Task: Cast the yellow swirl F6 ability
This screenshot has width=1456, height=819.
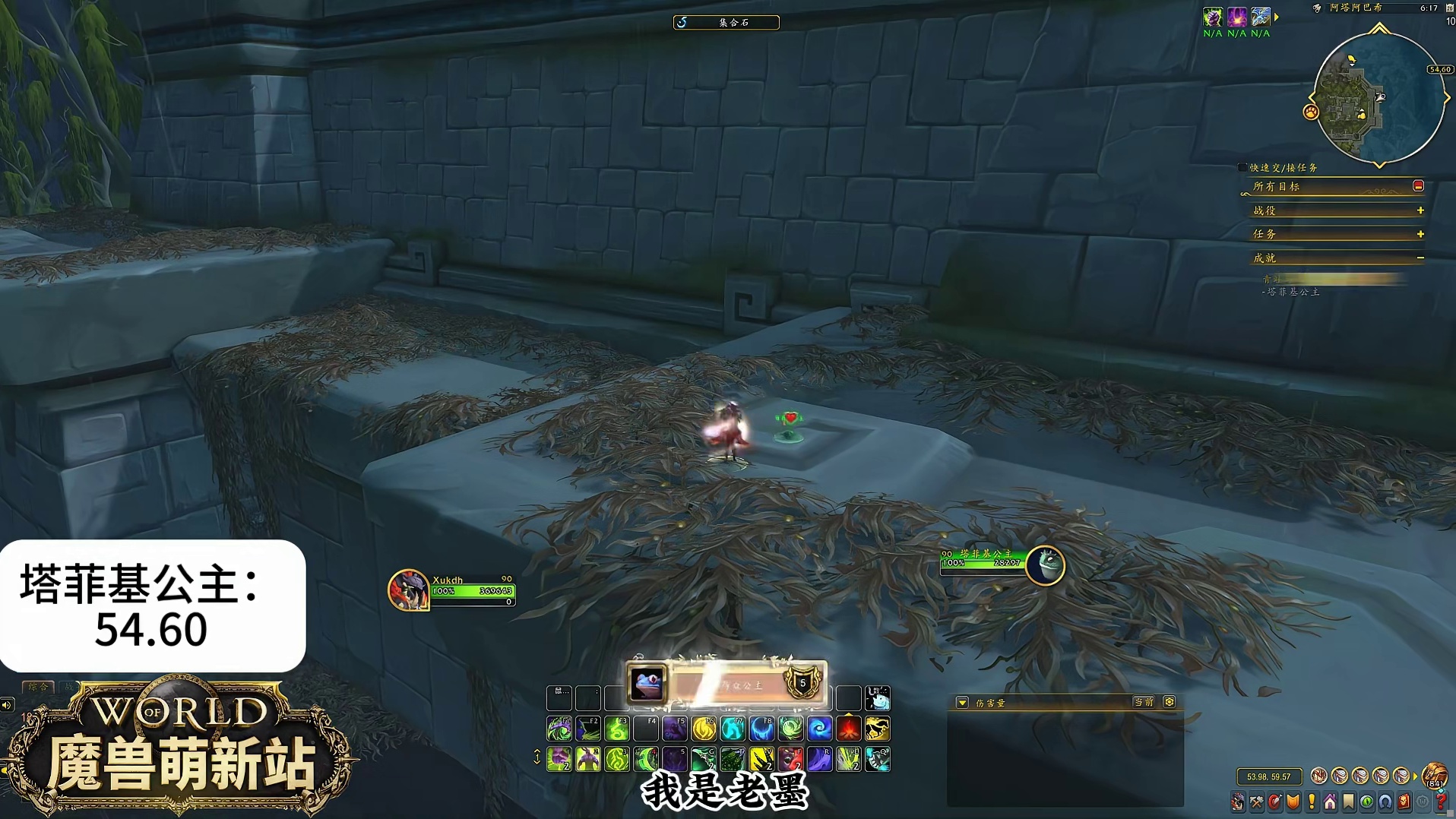Action: click(x=704, y=729)
